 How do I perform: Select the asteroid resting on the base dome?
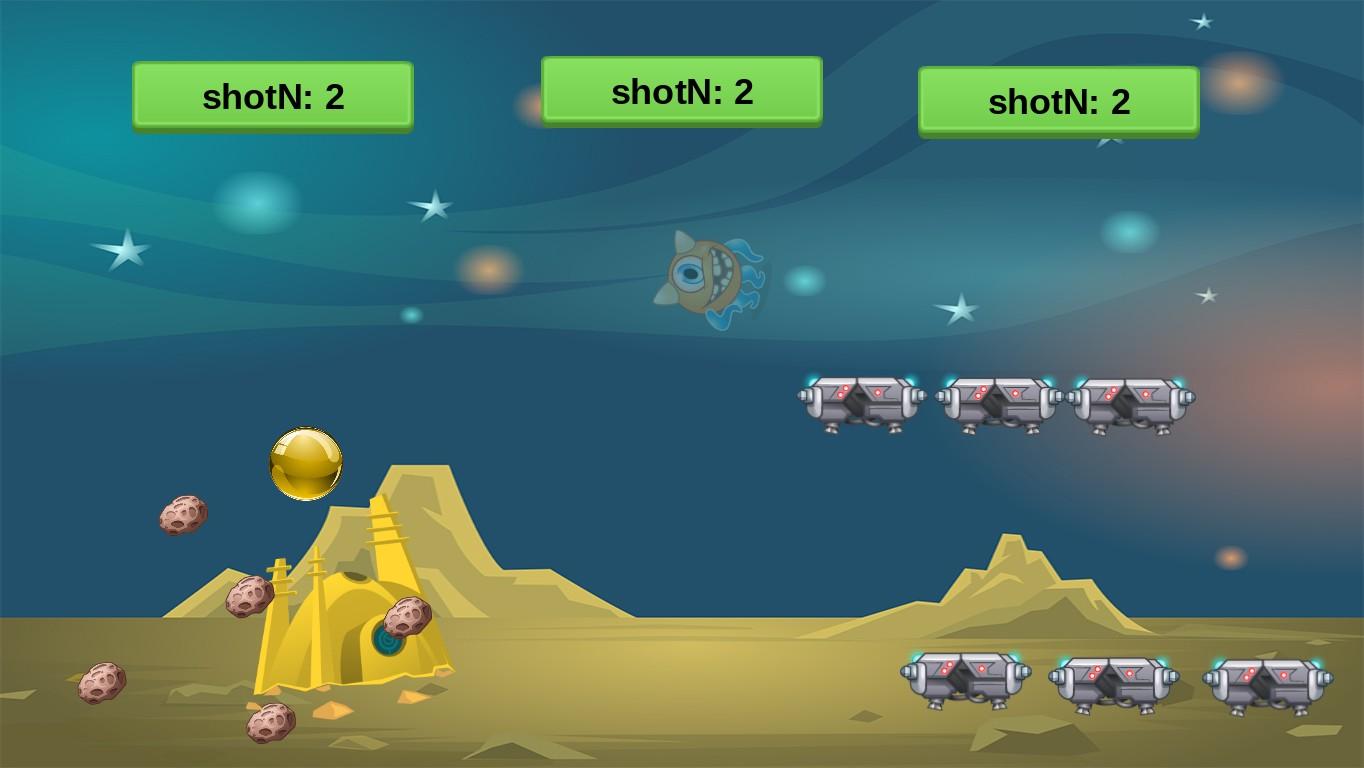point(406,613)
